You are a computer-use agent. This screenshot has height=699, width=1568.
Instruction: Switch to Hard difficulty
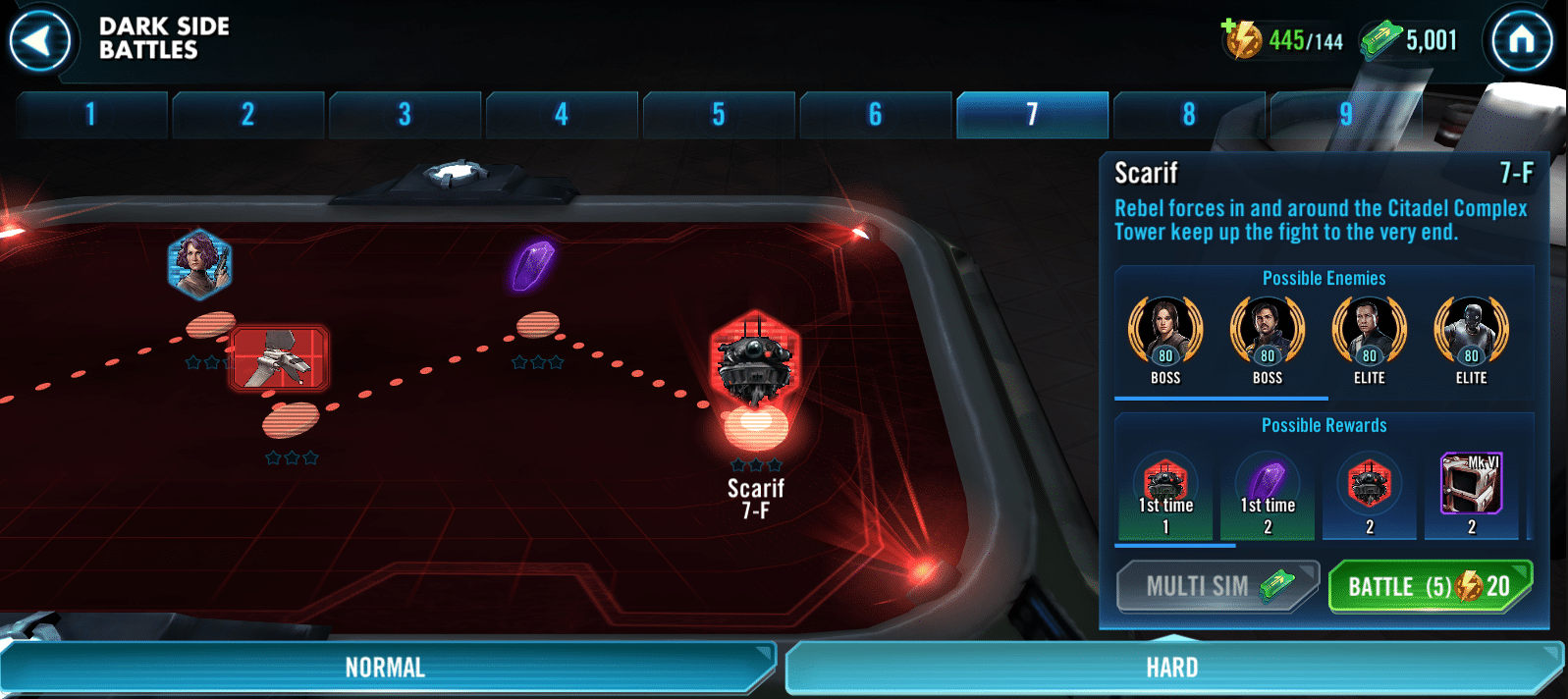tap(1172, 669)
